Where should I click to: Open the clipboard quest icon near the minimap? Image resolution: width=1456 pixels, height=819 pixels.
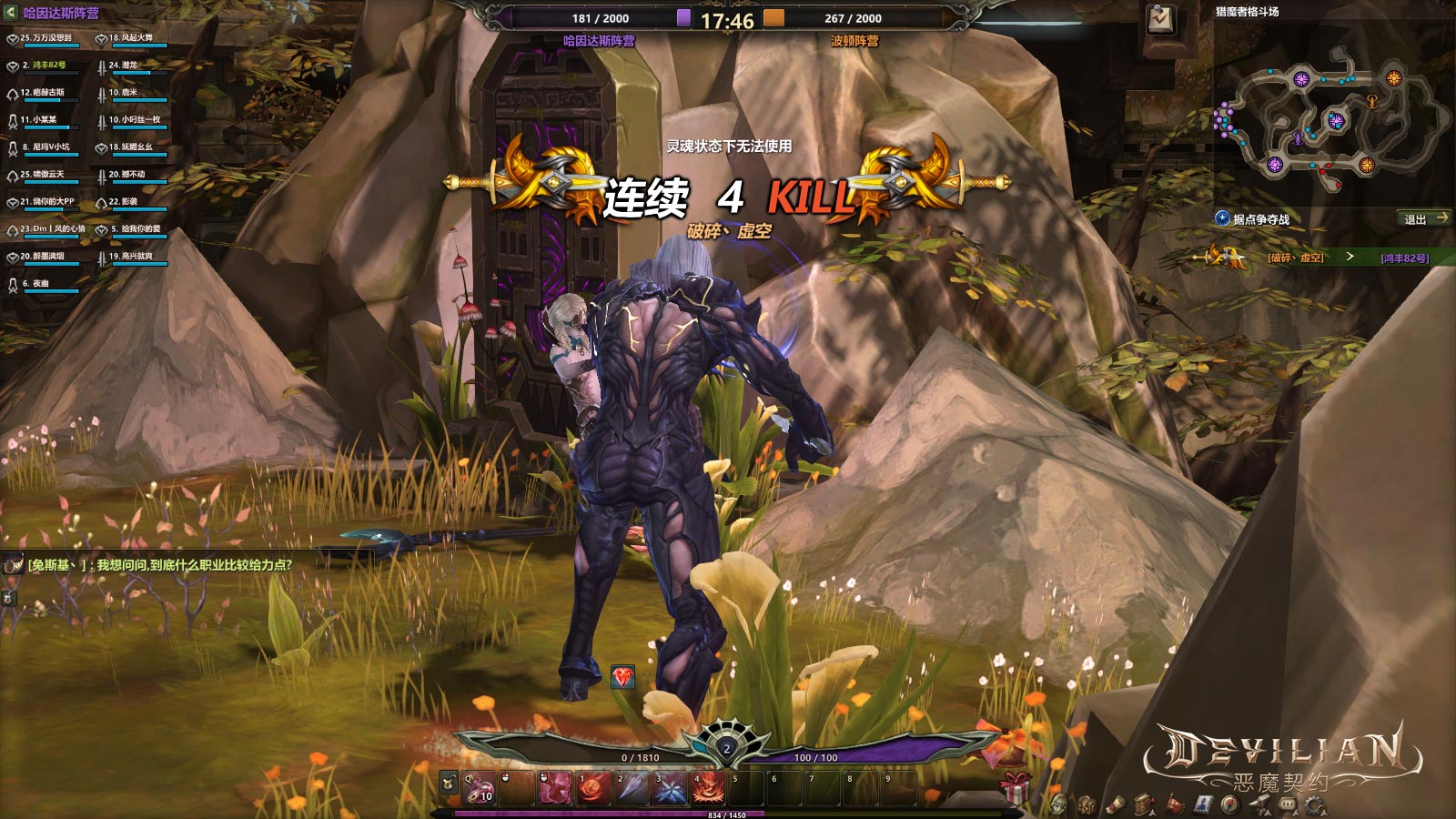click(1161, 19)
